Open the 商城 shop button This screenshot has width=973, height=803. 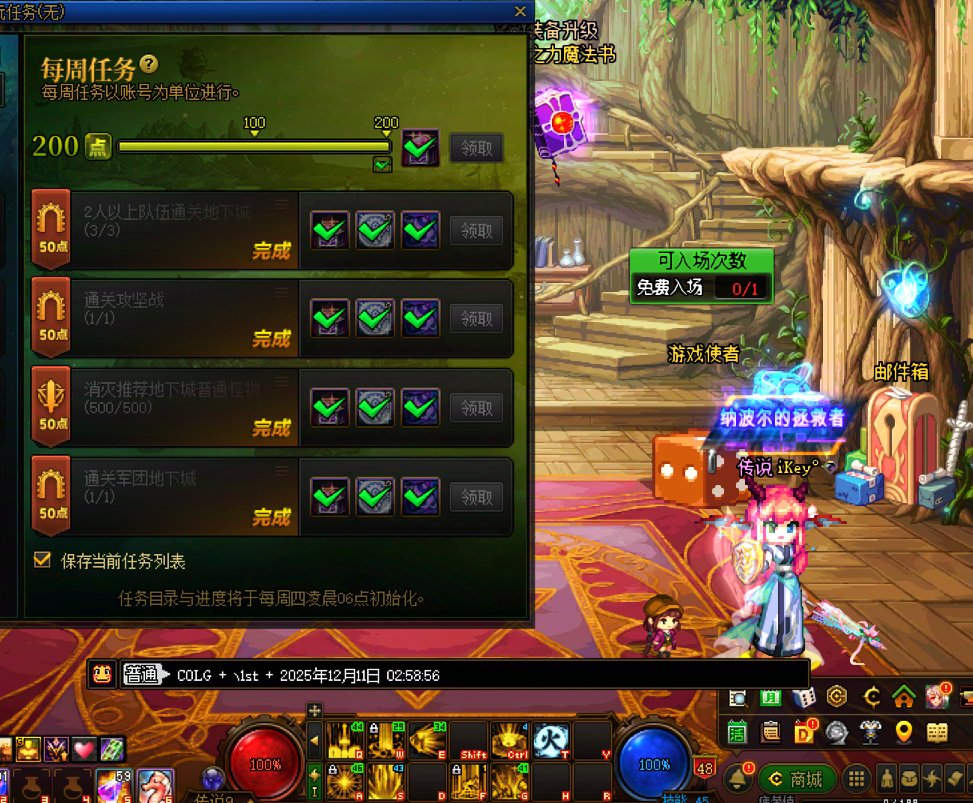(796, 779)
